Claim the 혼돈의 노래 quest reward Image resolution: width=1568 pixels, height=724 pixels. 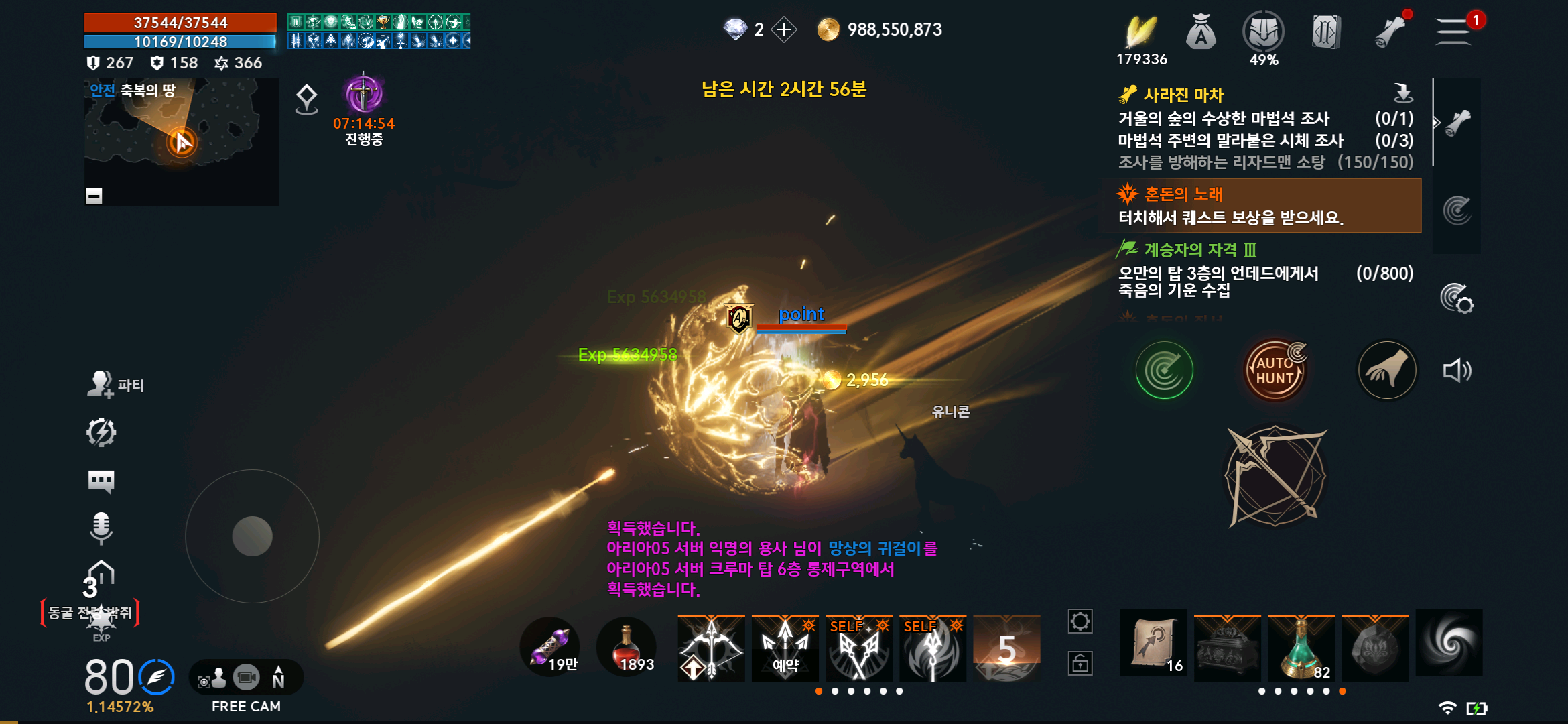click(1260, 206)
